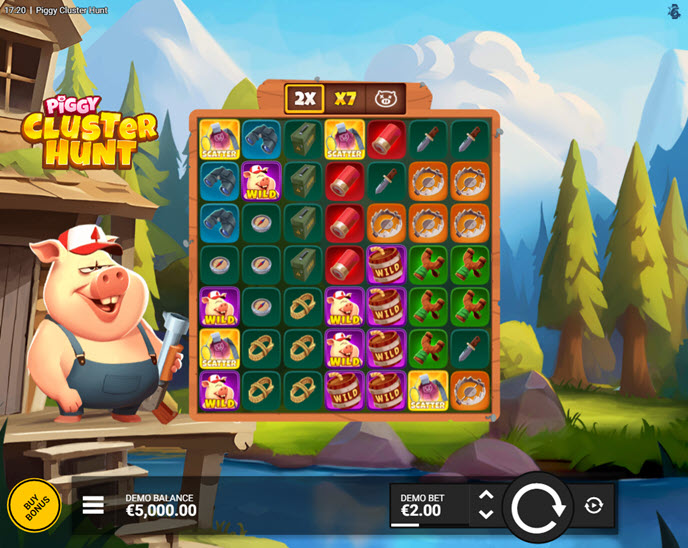Spin the reels with the round arrow button
The width and height of the screenshot is (688, 548).
pyautogui.click(x=538, y=508)
